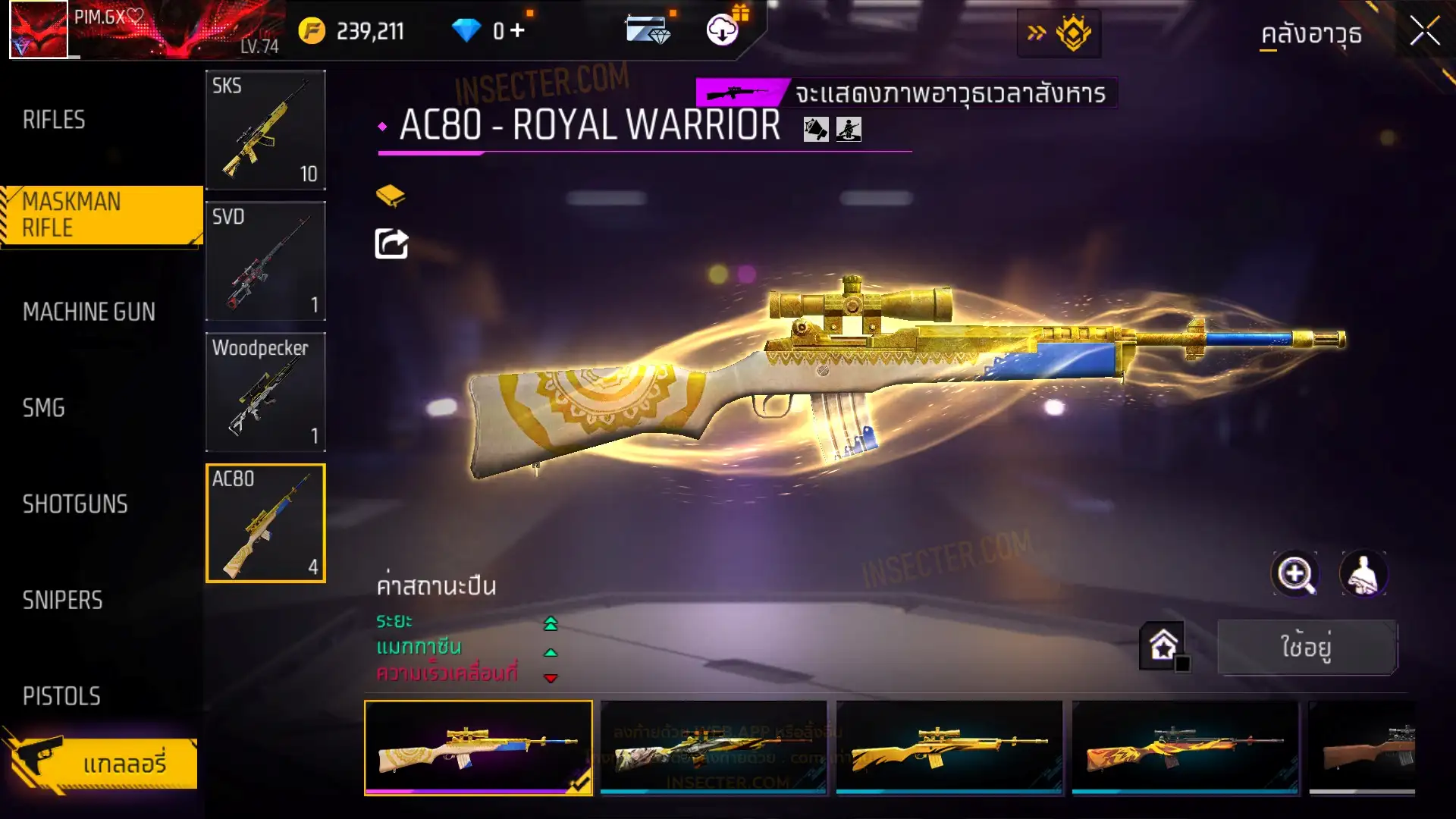Open the SMG weapon category
1456x819 pixels.
(44, 408)
